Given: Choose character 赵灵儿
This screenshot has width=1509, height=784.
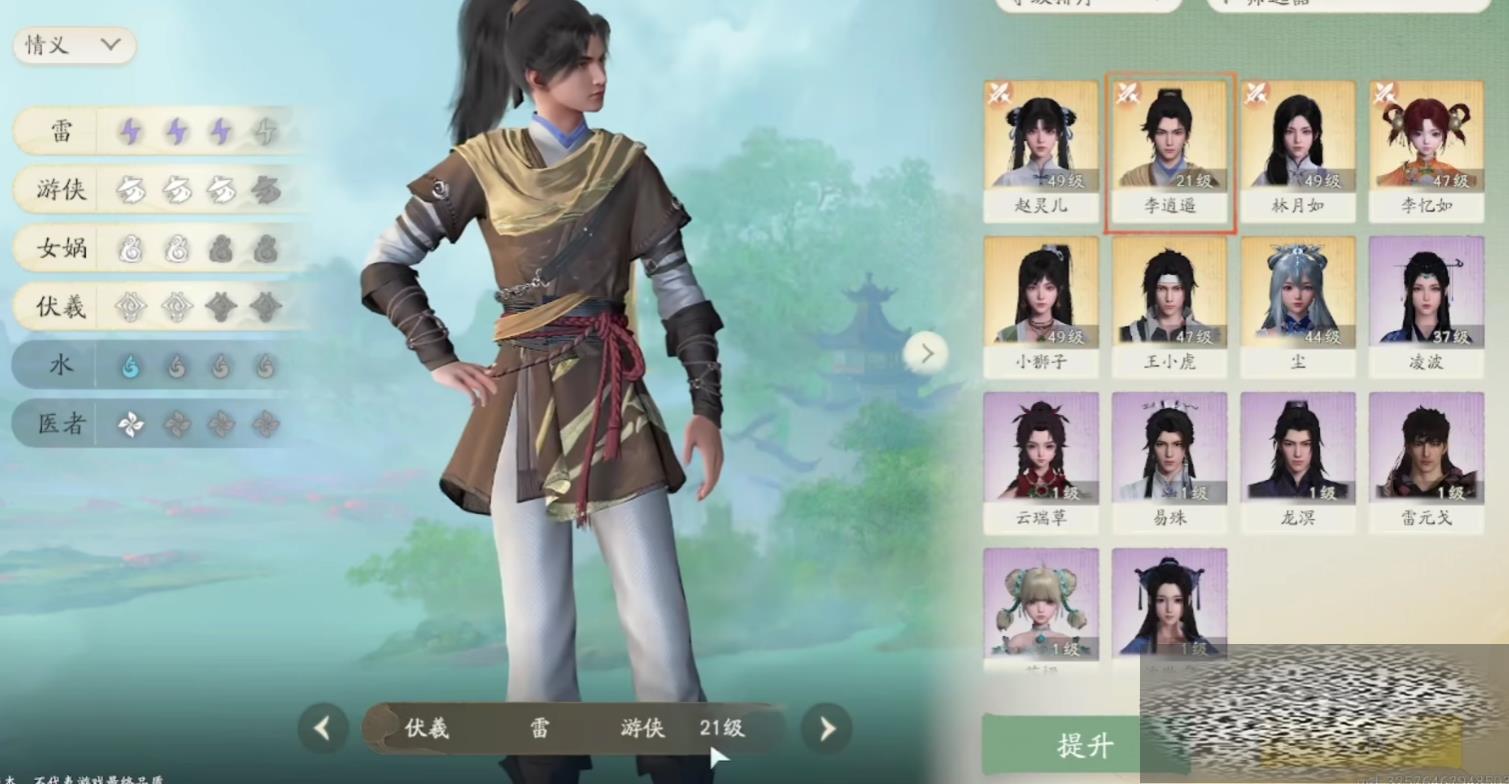Looking at the screenshot, I should [1040, 150].
